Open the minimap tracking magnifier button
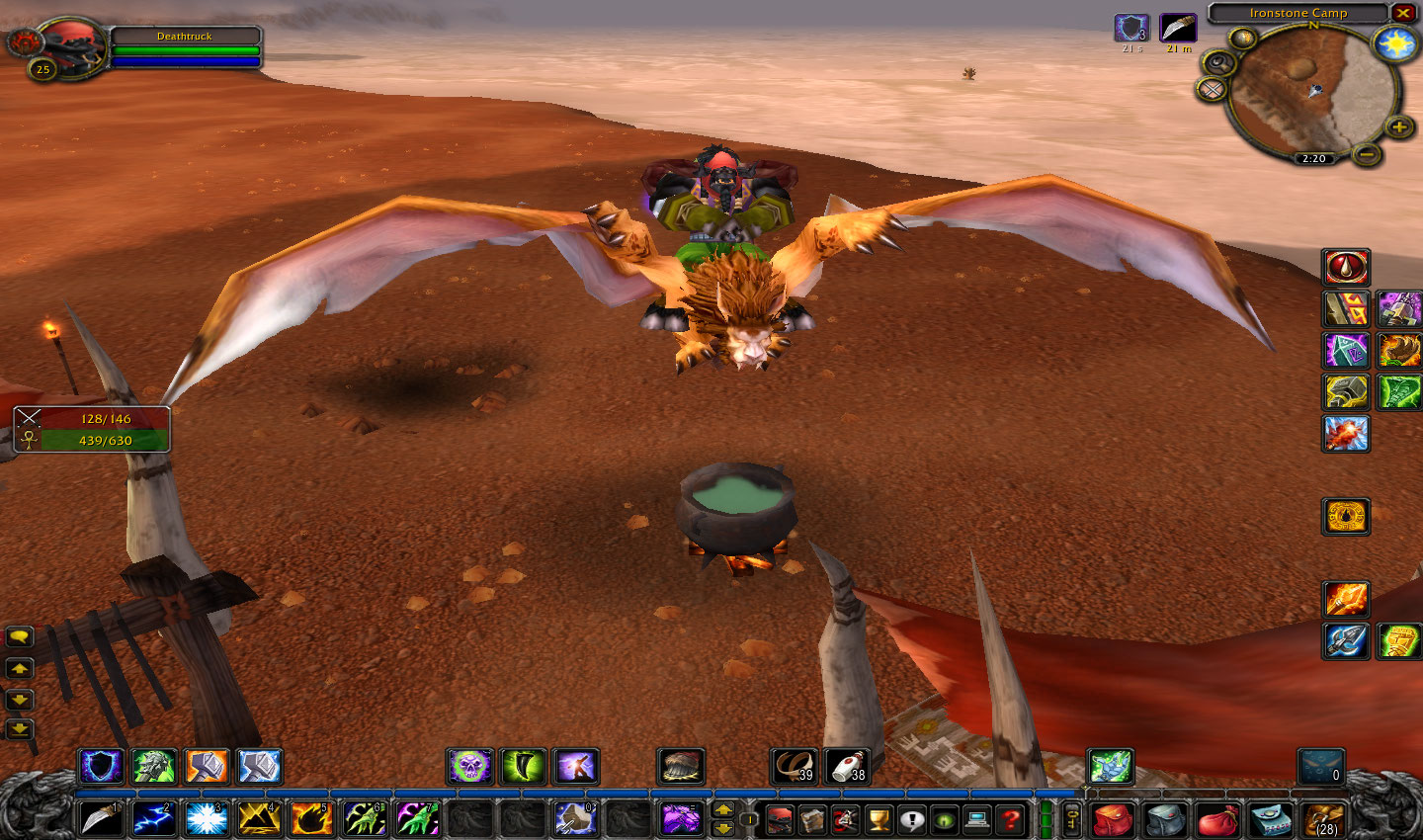Image resolution: width=1423 pixels, height=840 pixels. (x=1217, y=62)
